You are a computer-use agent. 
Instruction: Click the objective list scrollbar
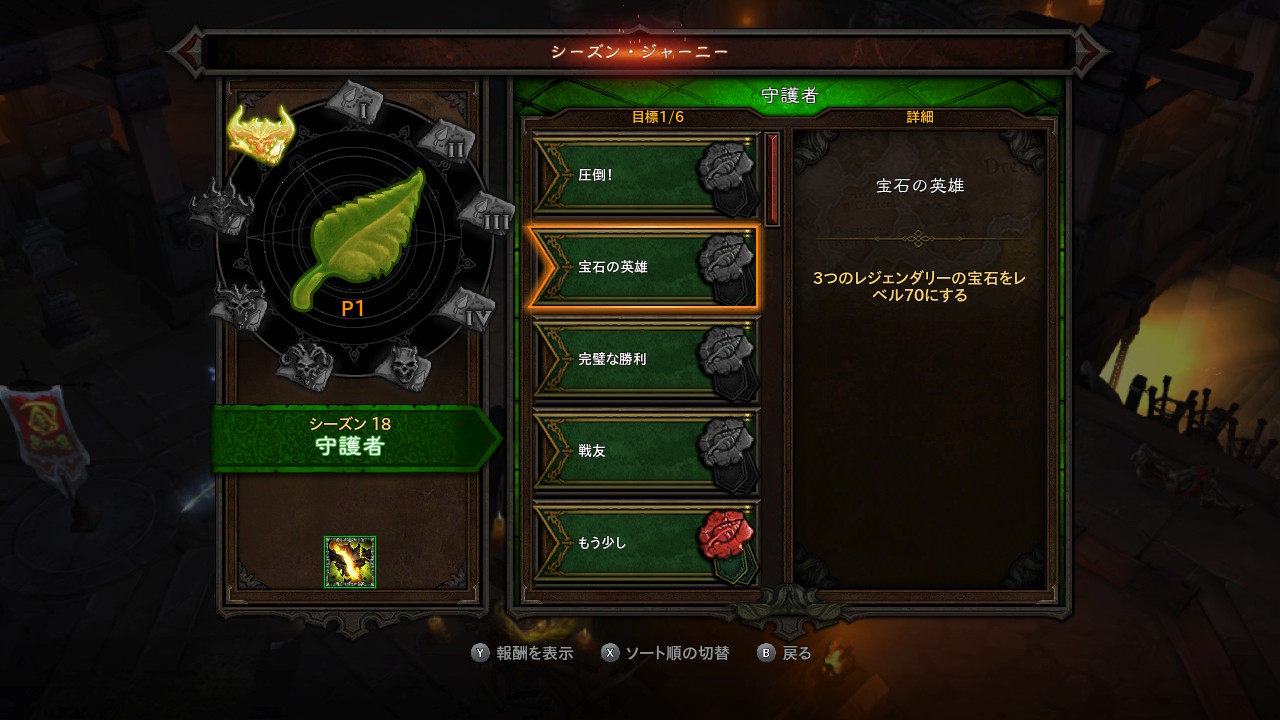pyautogui.click(x=772, y=180)
